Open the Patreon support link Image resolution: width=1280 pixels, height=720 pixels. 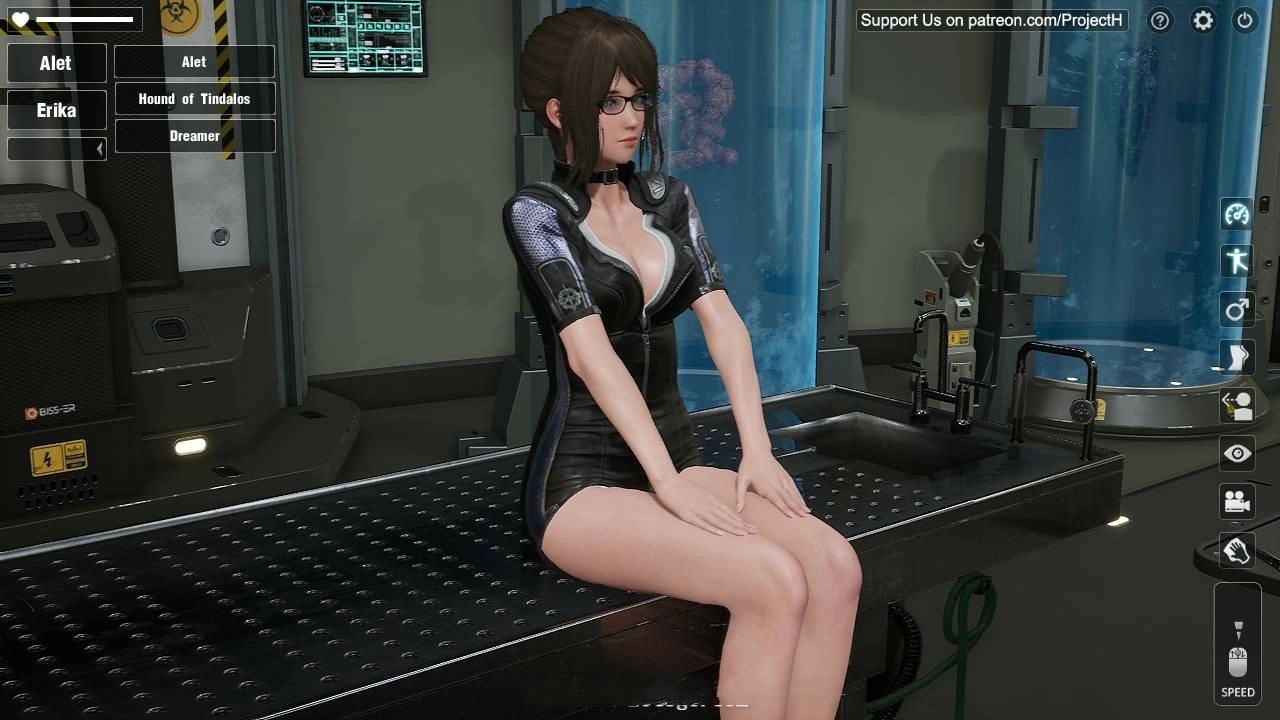pyautogui.click(x=991, y=20)
